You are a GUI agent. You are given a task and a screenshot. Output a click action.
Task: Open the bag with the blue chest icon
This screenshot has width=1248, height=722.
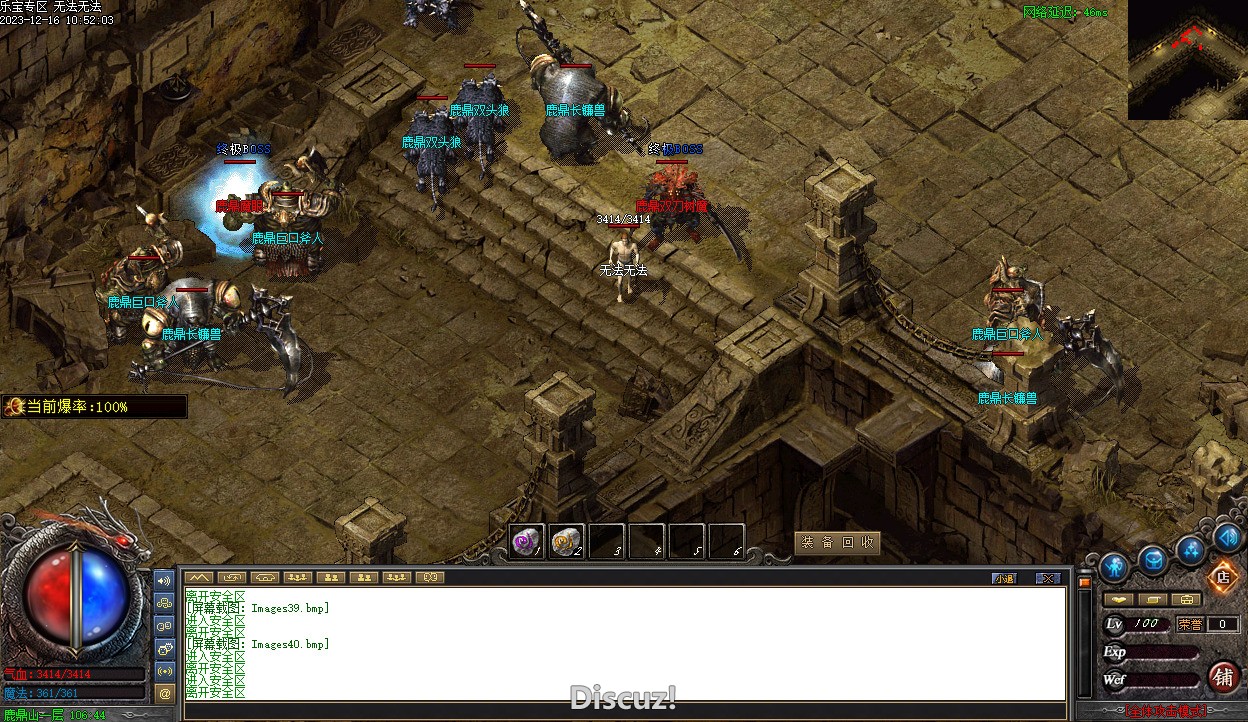(x=1153, y=560)
